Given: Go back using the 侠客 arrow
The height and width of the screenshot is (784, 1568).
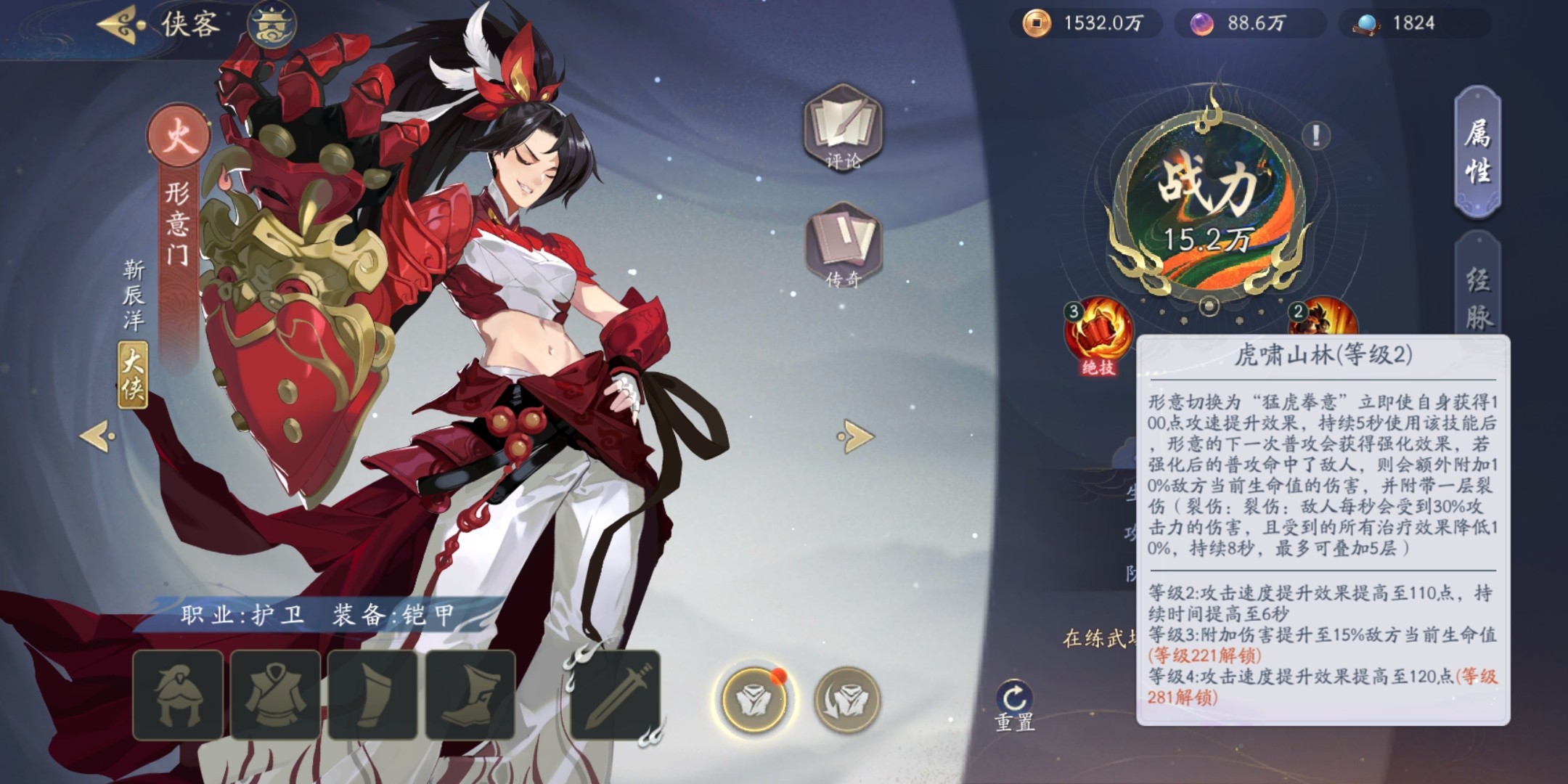Looking at the screenshot, I should coord(118,24).
